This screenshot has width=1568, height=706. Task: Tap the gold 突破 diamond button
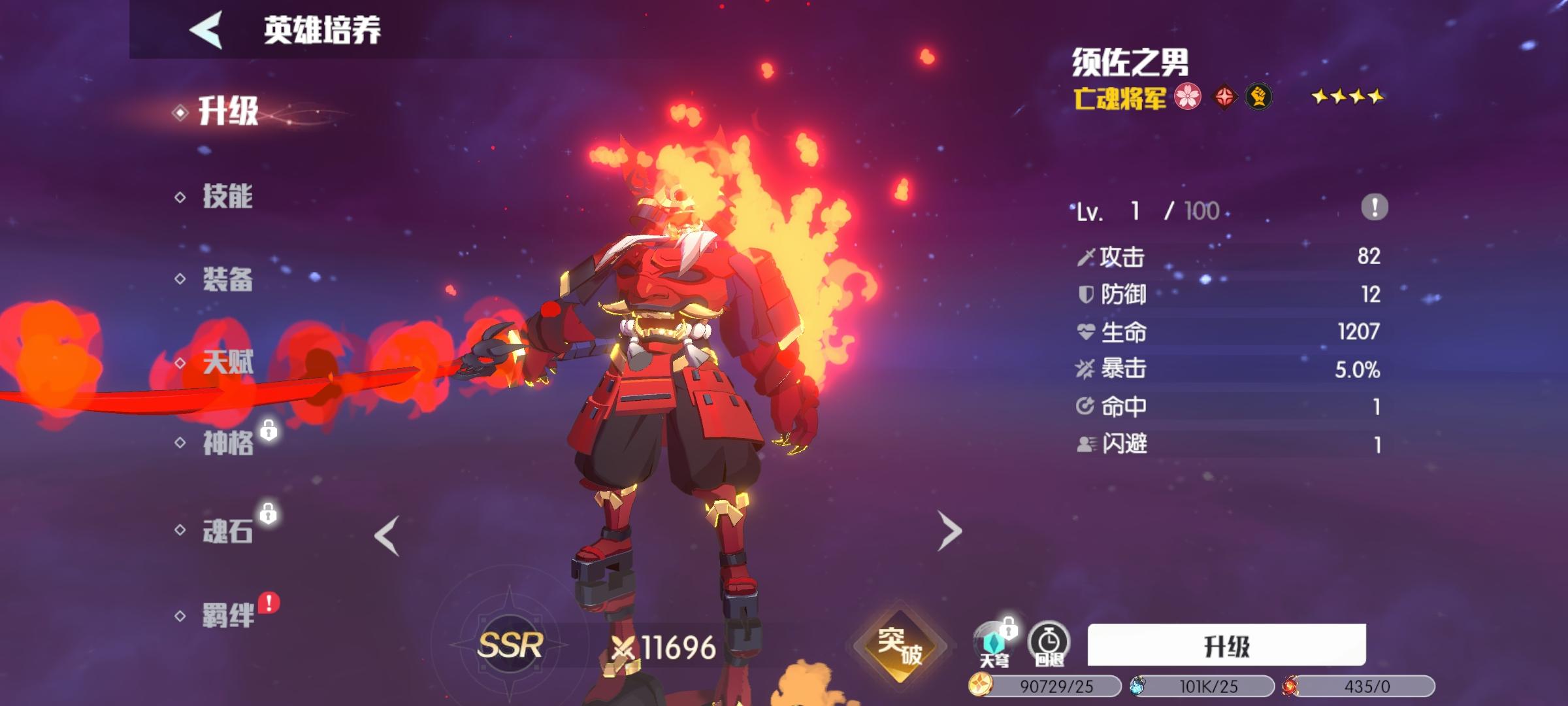pos(900,645)
